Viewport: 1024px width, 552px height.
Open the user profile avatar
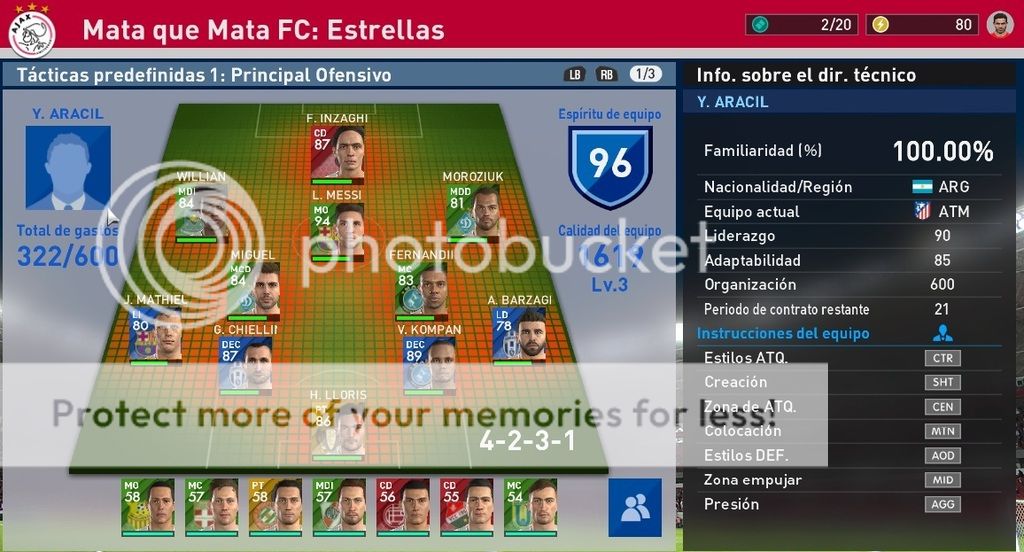click(1000, 24)
